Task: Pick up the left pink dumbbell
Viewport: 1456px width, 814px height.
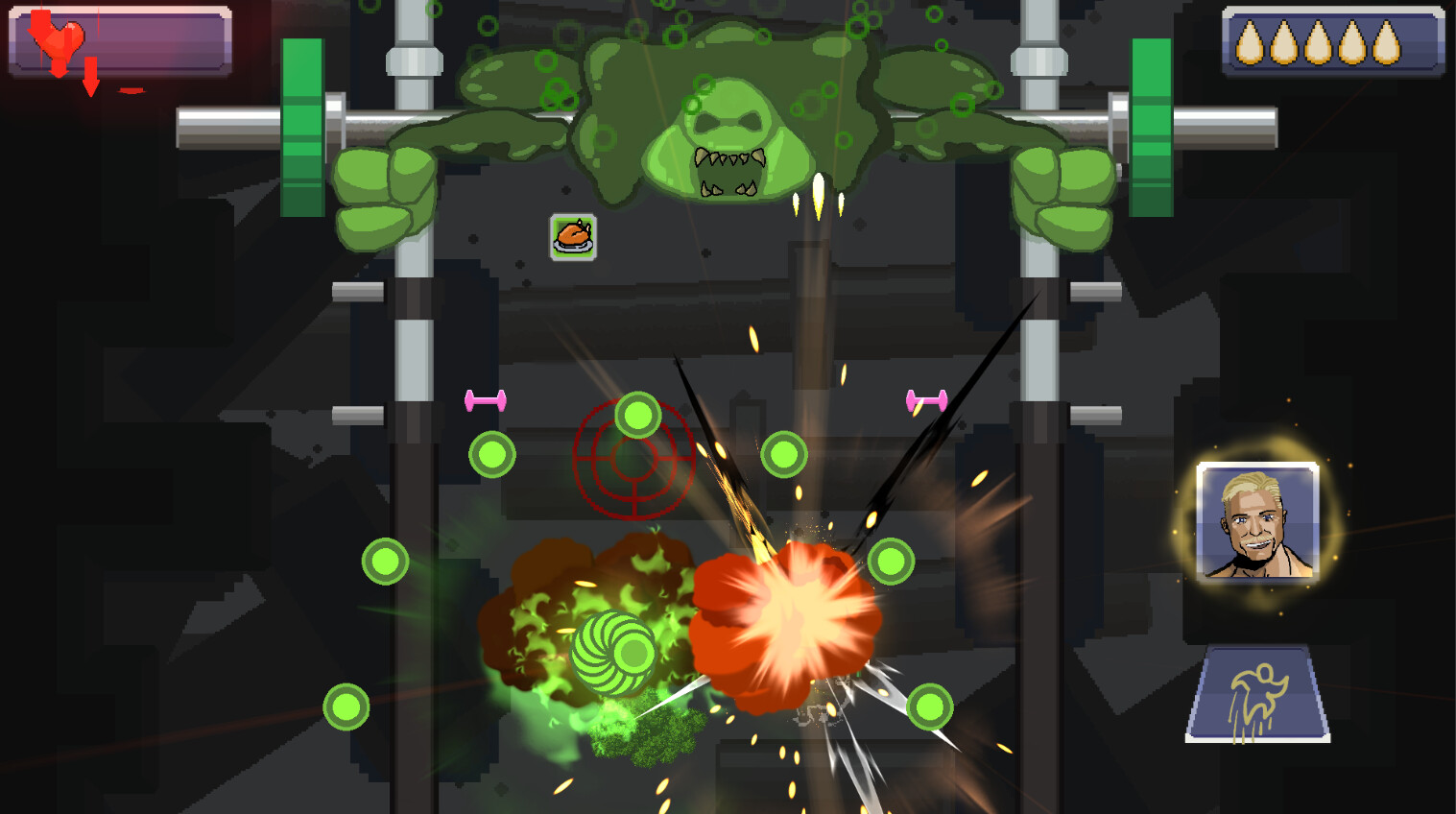Action: (486, 403)
